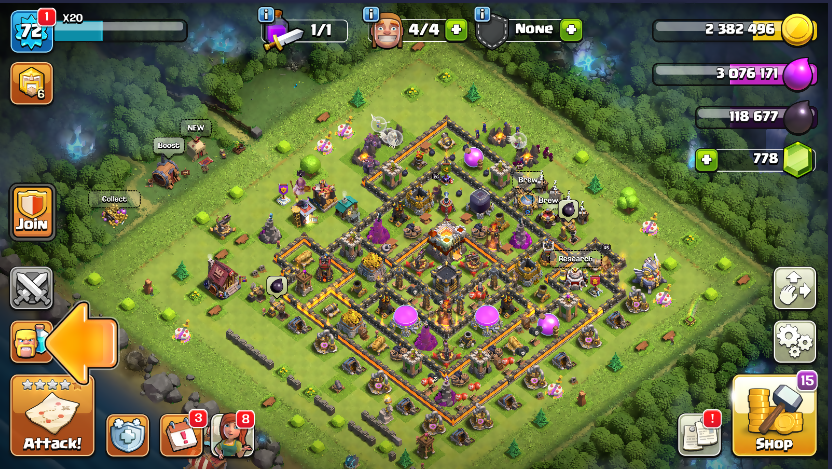Add a builder with the green plus
This screenshot has height=469, width=832.
click(x=456, y=30)
